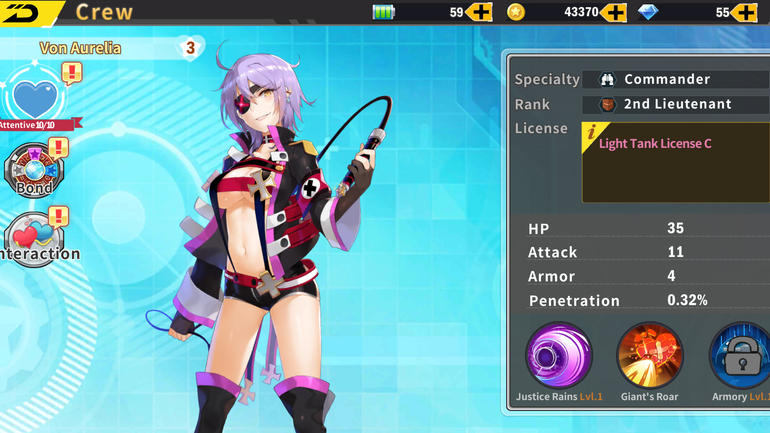Open the Bond menu

[x=35, y=172]
